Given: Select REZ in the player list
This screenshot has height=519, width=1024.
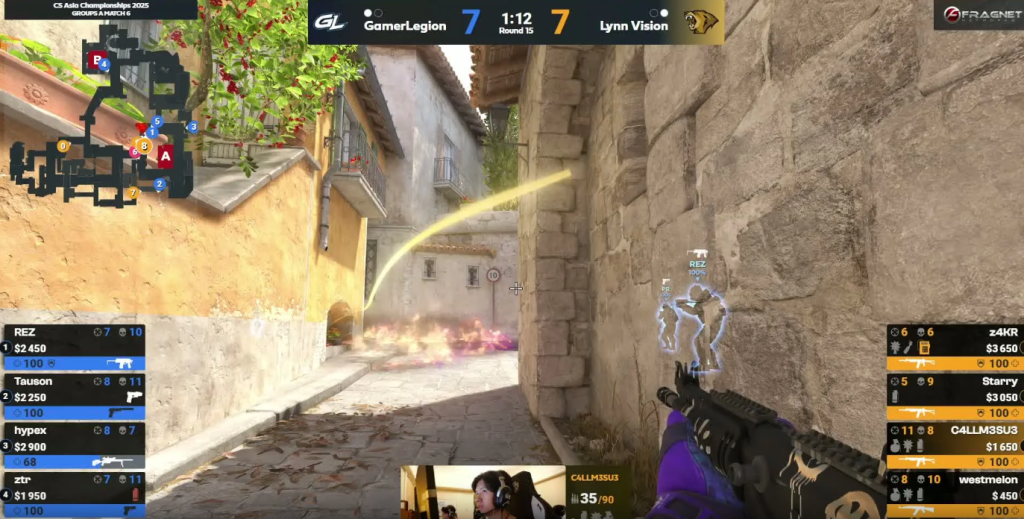Looking at the screenshot, I should 74,347.
